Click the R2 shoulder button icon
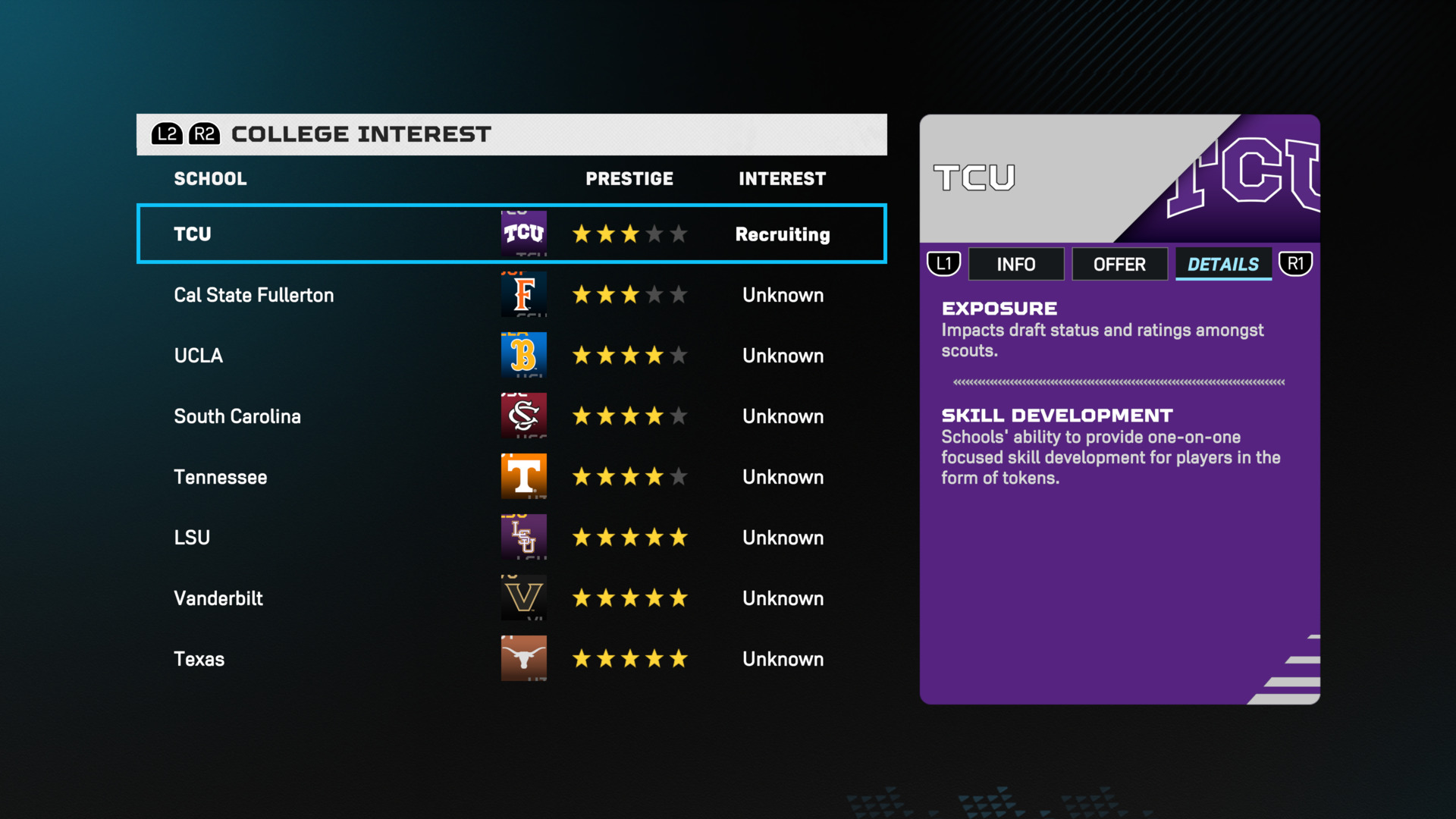1456x819 pixels. [203, 134]
